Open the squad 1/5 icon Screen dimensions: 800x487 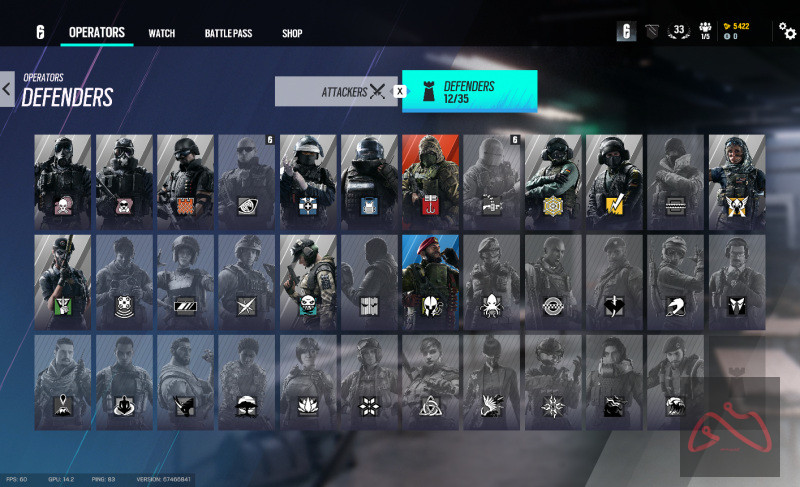705,32
